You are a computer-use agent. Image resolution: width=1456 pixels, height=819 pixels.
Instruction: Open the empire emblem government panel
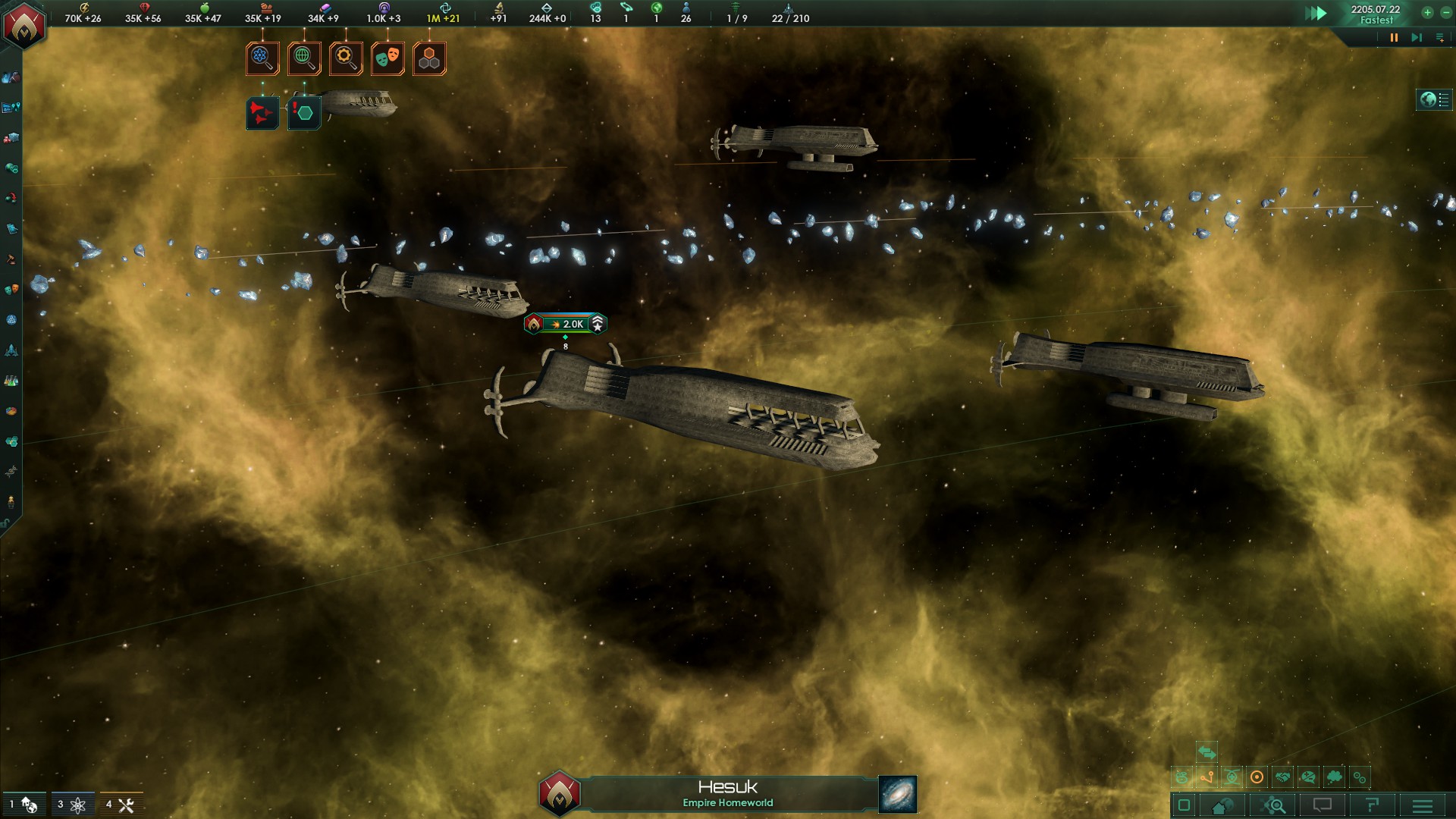pyautogui.click(x=24, y=24)
